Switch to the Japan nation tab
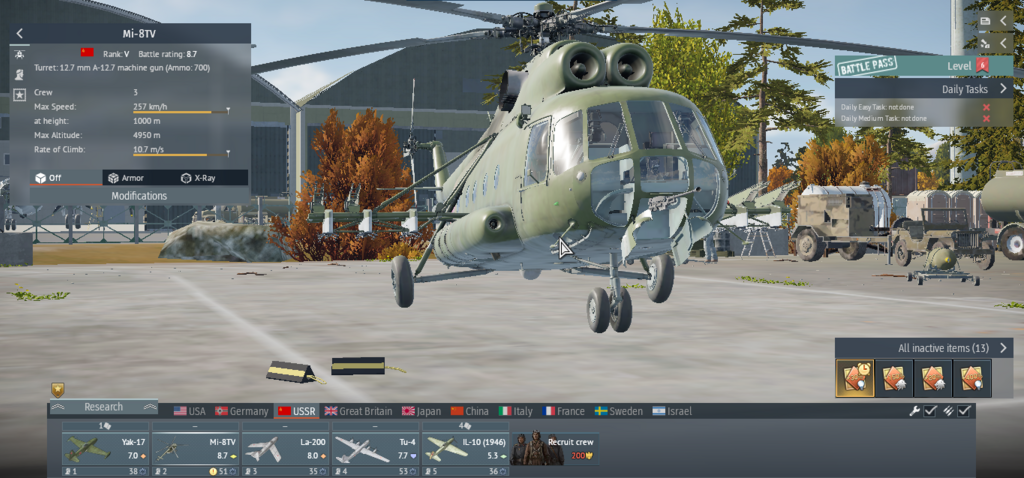 pos(421,411)
